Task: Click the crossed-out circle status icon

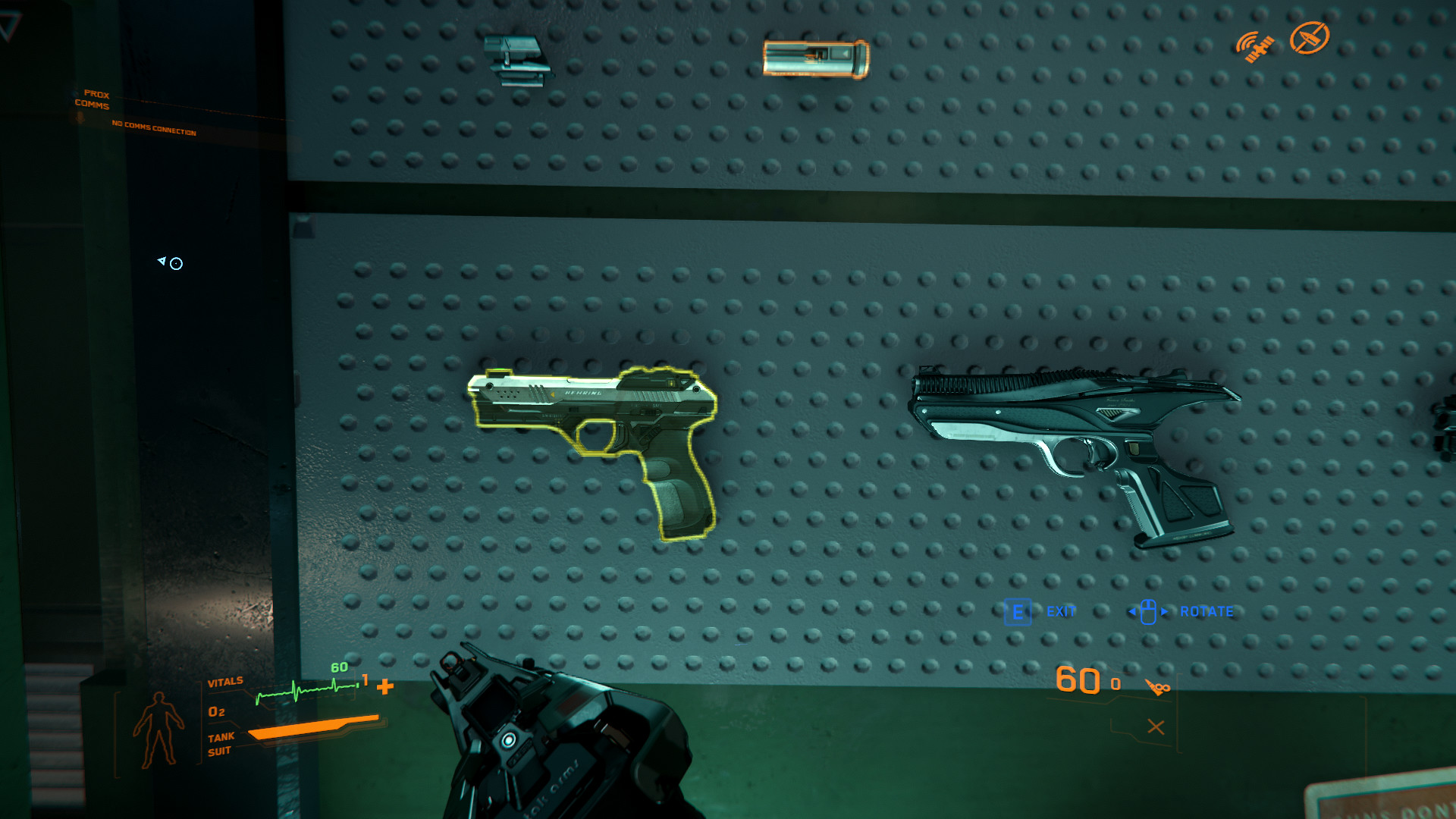Action: pos(1310,38)
